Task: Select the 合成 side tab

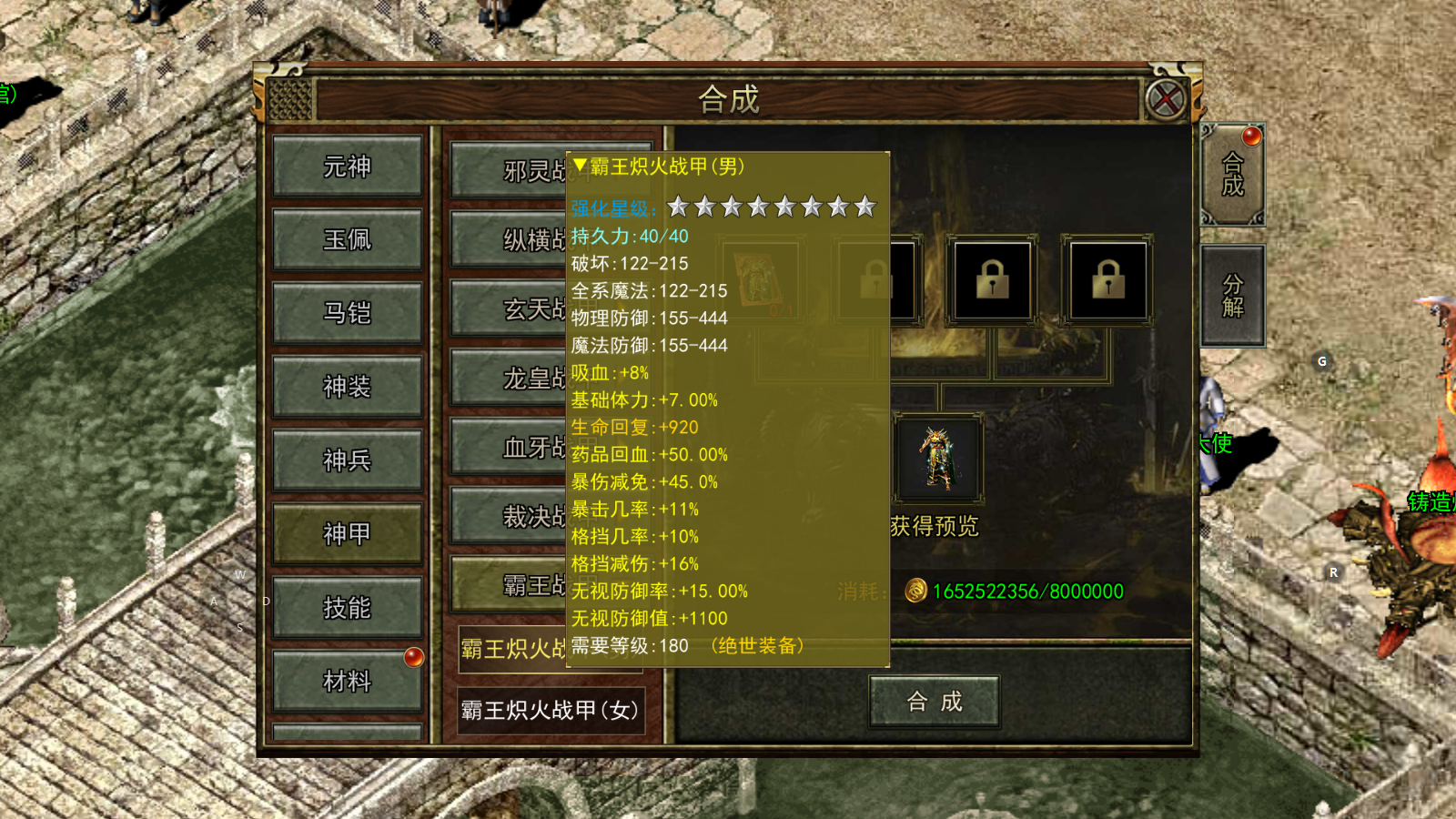Action: click(x=1232, y=175)
